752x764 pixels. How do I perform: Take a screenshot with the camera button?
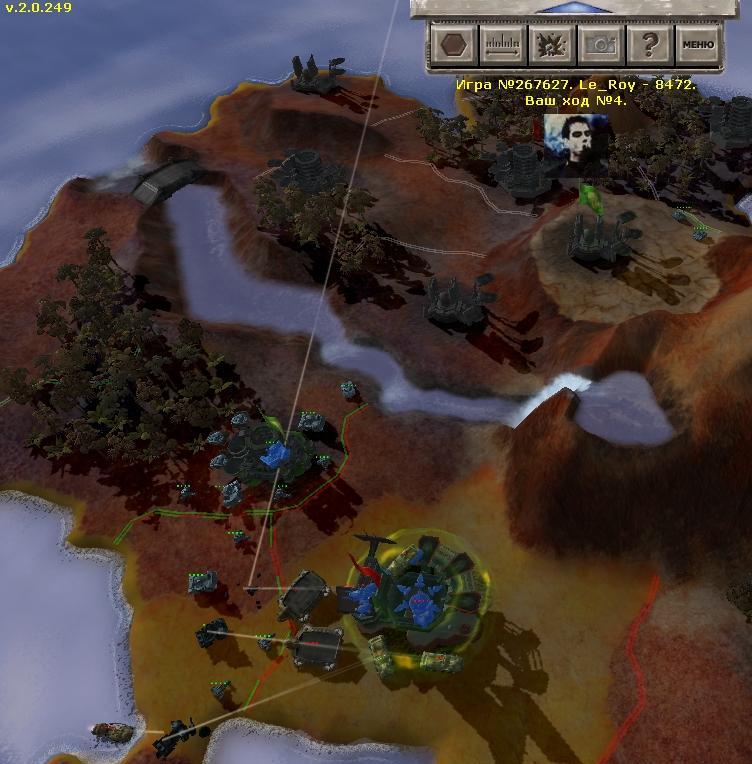click(600, 45)
